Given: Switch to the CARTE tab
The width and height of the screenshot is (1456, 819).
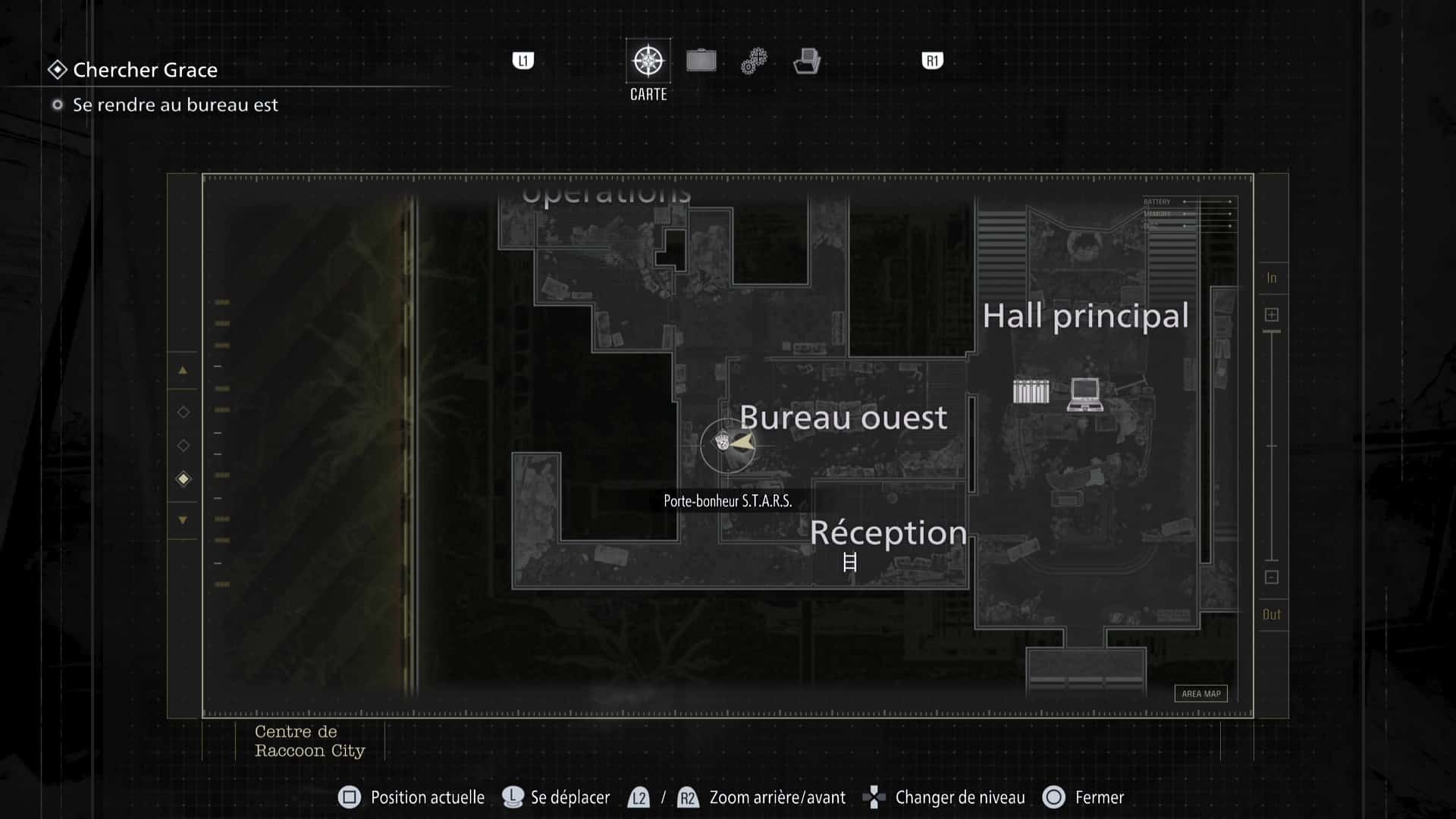Looking at the screenshot, I should tap(648, 72).
